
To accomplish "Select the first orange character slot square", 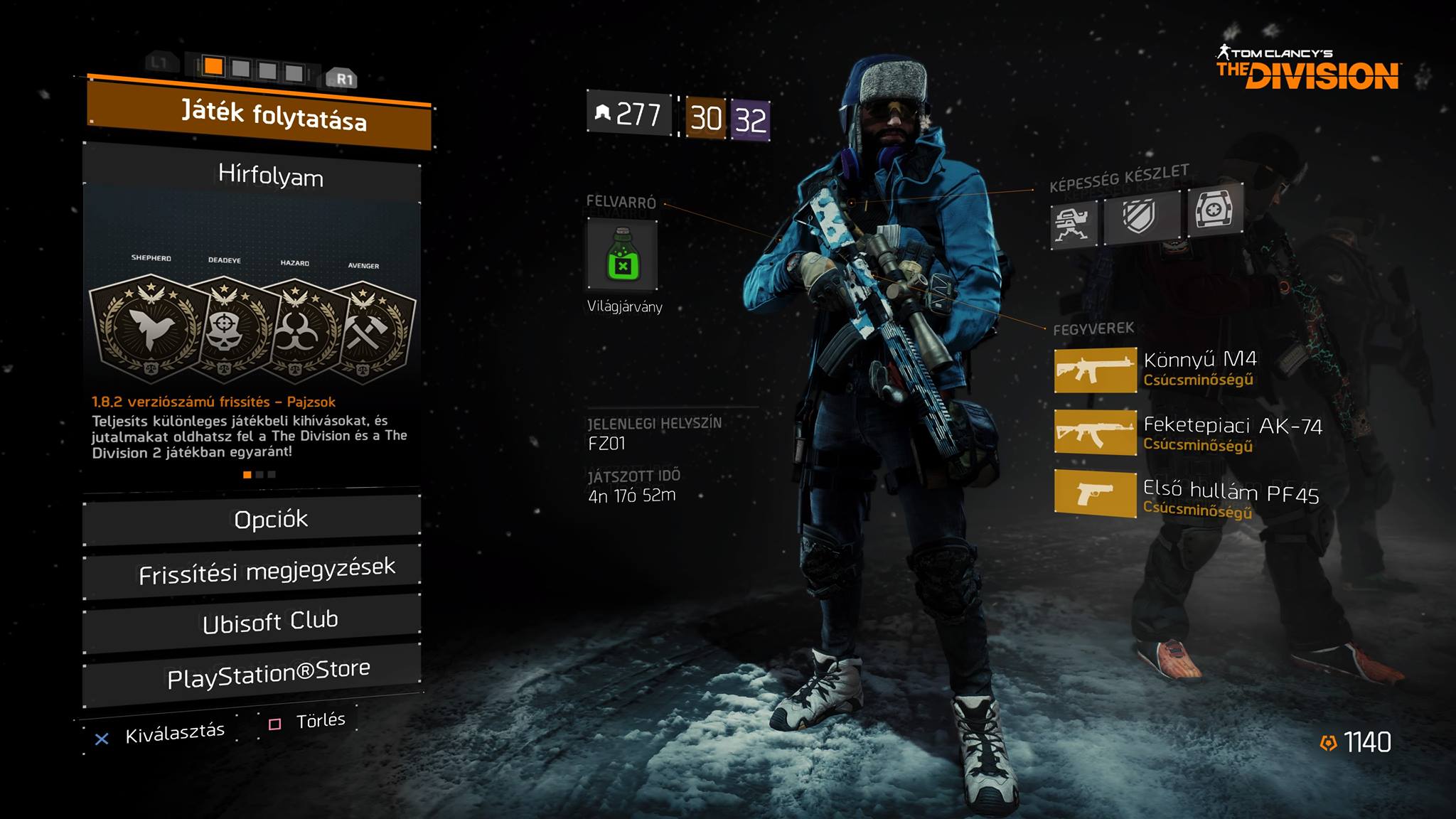I will pyautogui.click(x=213, y=67).
